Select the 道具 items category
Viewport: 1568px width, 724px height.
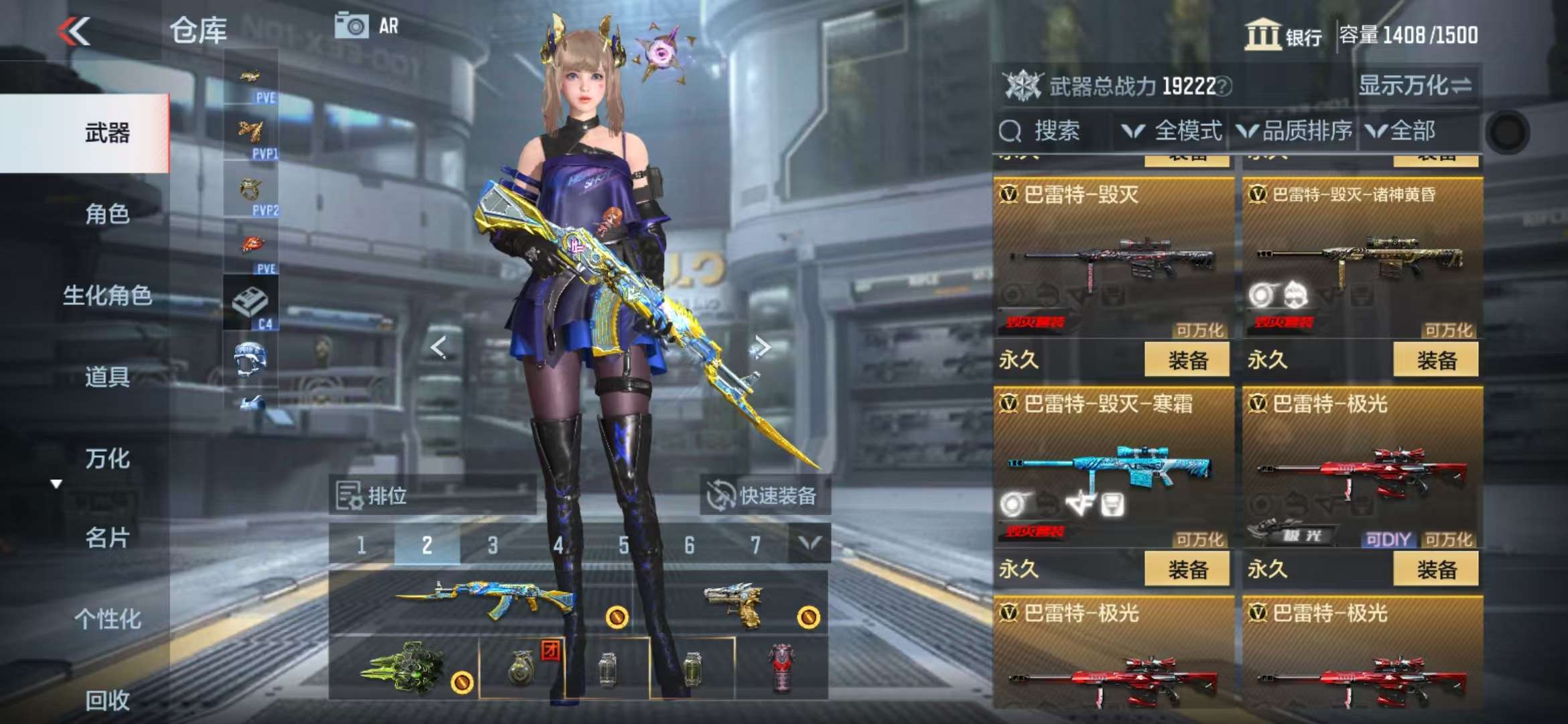107,377
